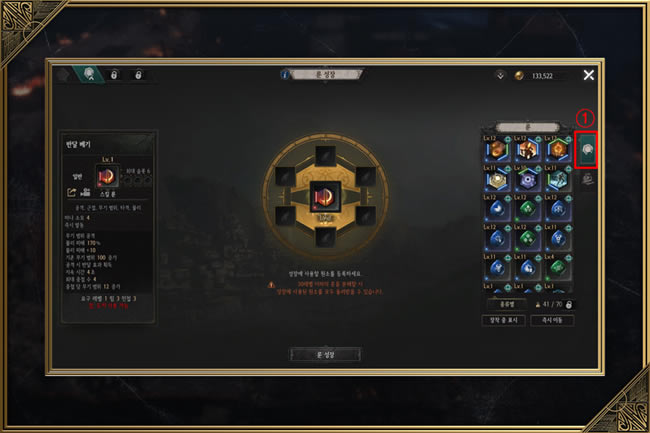Open the info icon beside the title
Viewport: 650px width, 433px height.
(x=286, y=74)
